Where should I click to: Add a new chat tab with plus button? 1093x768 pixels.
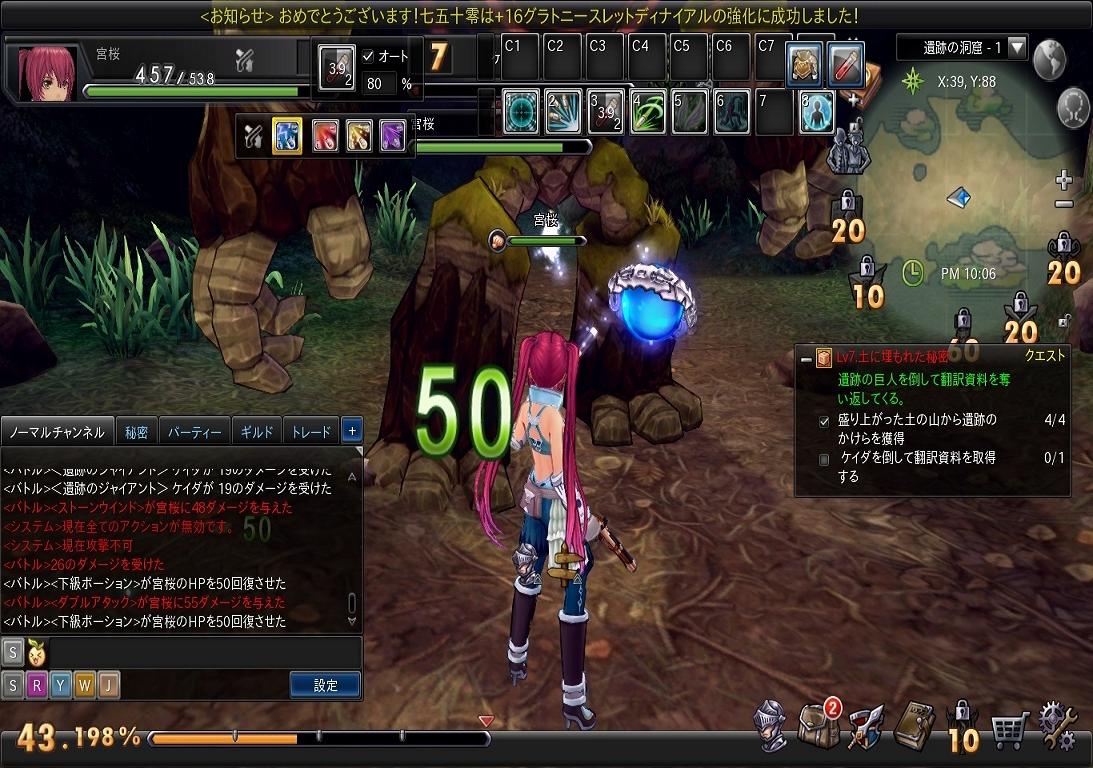(x=352, y=431)
